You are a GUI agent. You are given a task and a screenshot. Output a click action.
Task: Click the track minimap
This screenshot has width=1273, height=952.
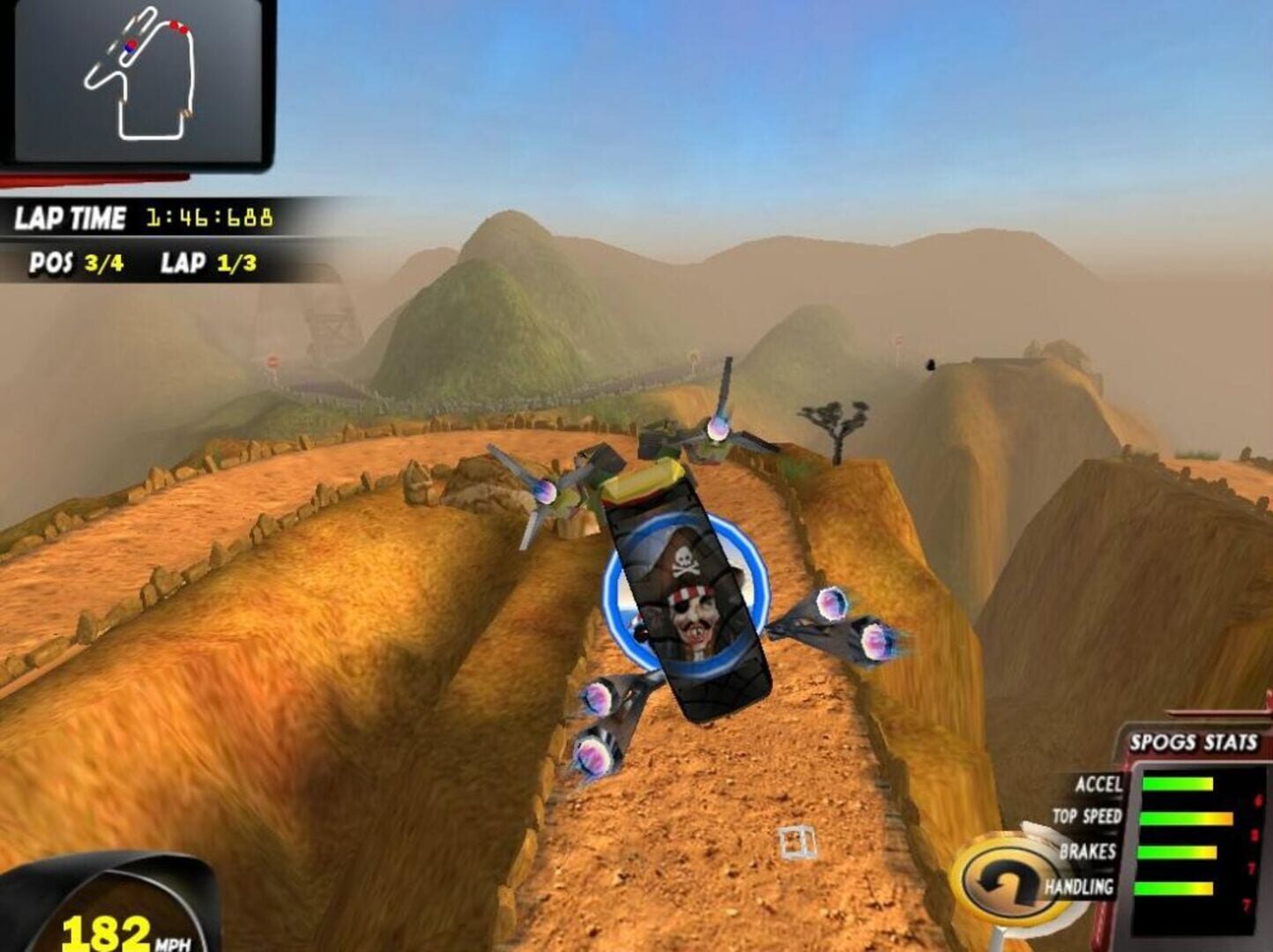coord(138,81)
